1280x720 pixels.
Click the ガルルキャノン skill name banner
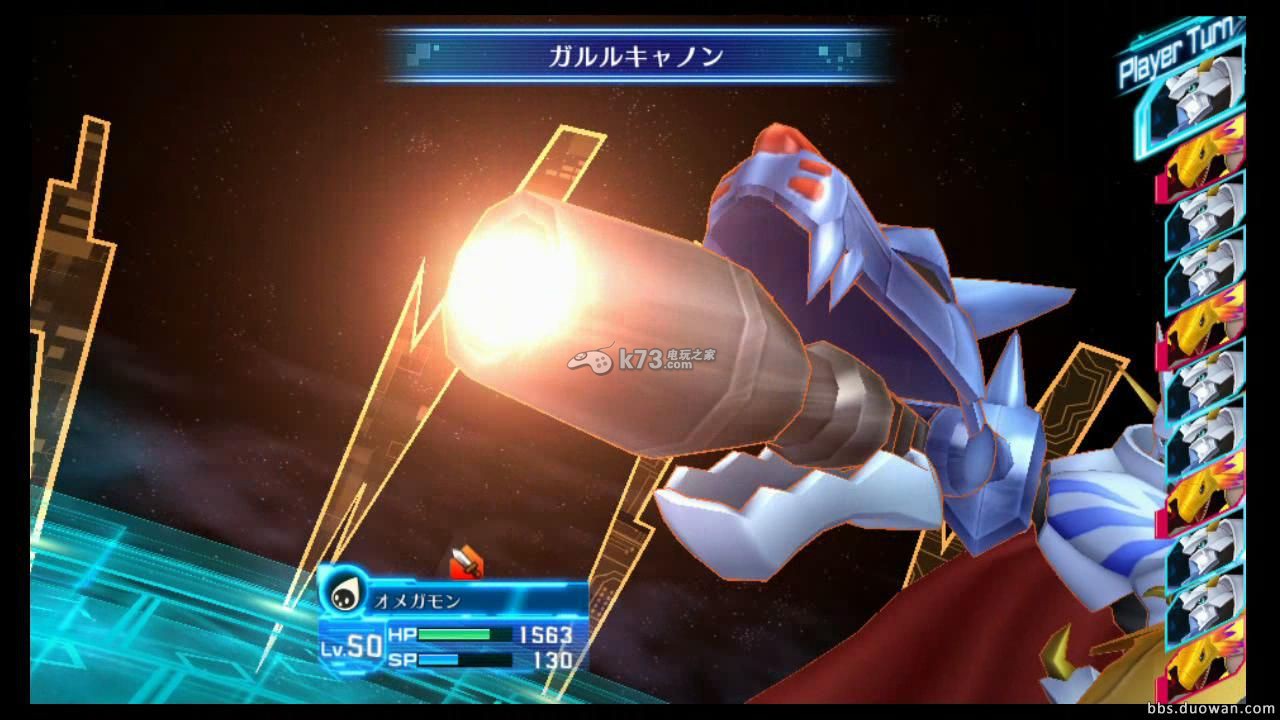(x=636, y=55)
